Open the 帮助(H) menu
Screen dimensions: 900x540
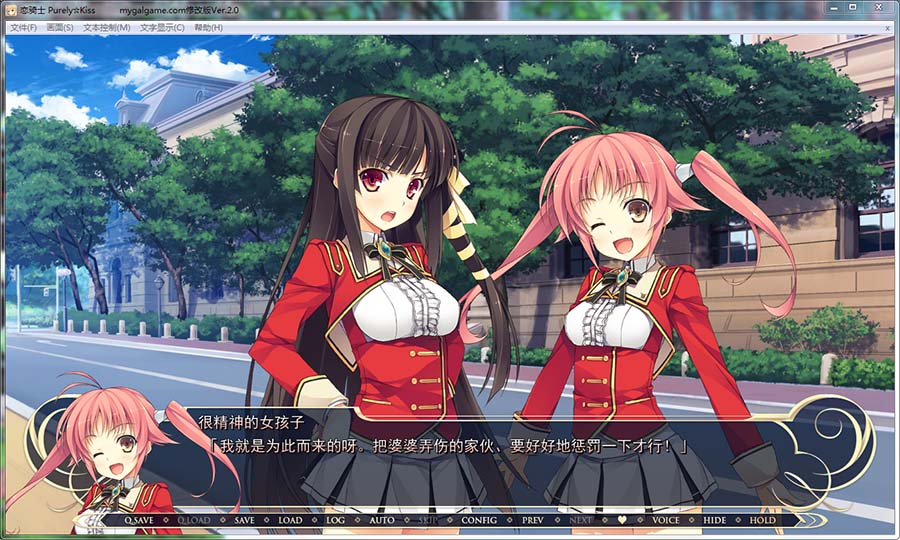coord(209,27)
